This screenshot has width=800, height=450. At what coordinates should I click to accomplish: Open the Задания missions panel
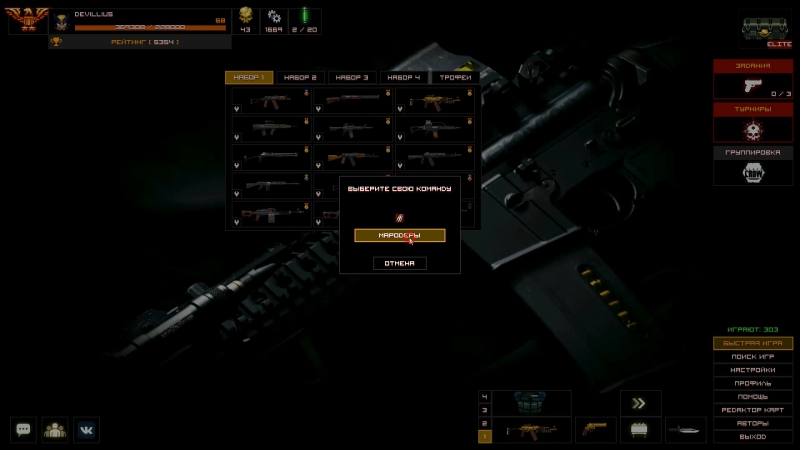point(753,79)
